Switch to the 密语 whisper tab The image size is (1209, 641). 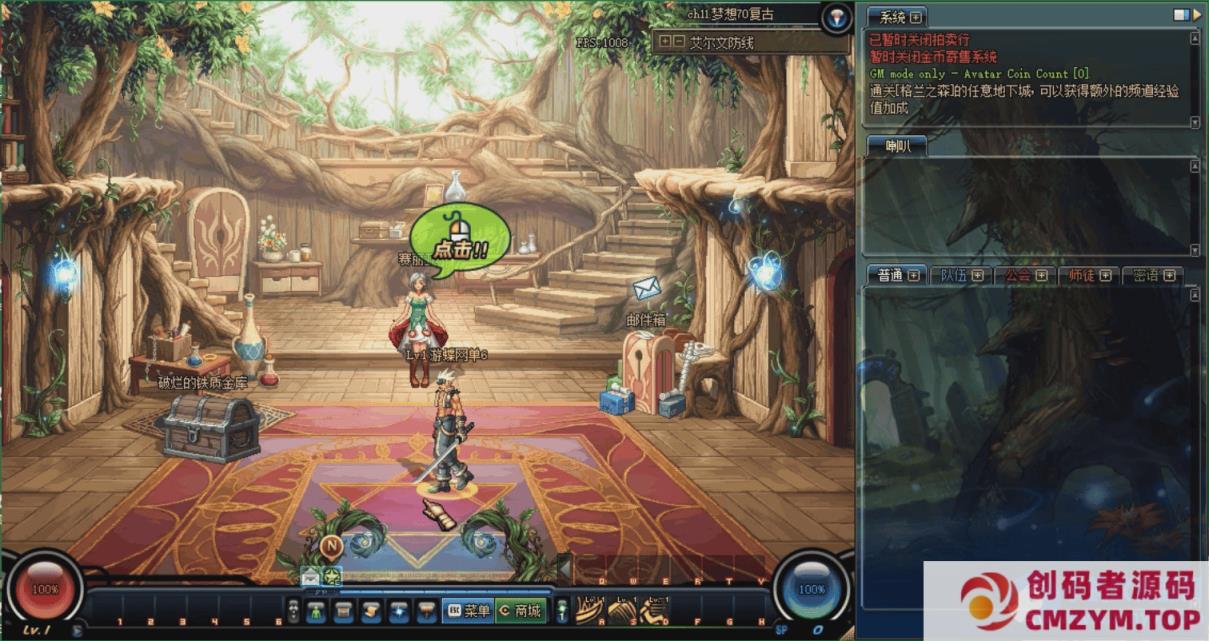(x=1151, y=275)
